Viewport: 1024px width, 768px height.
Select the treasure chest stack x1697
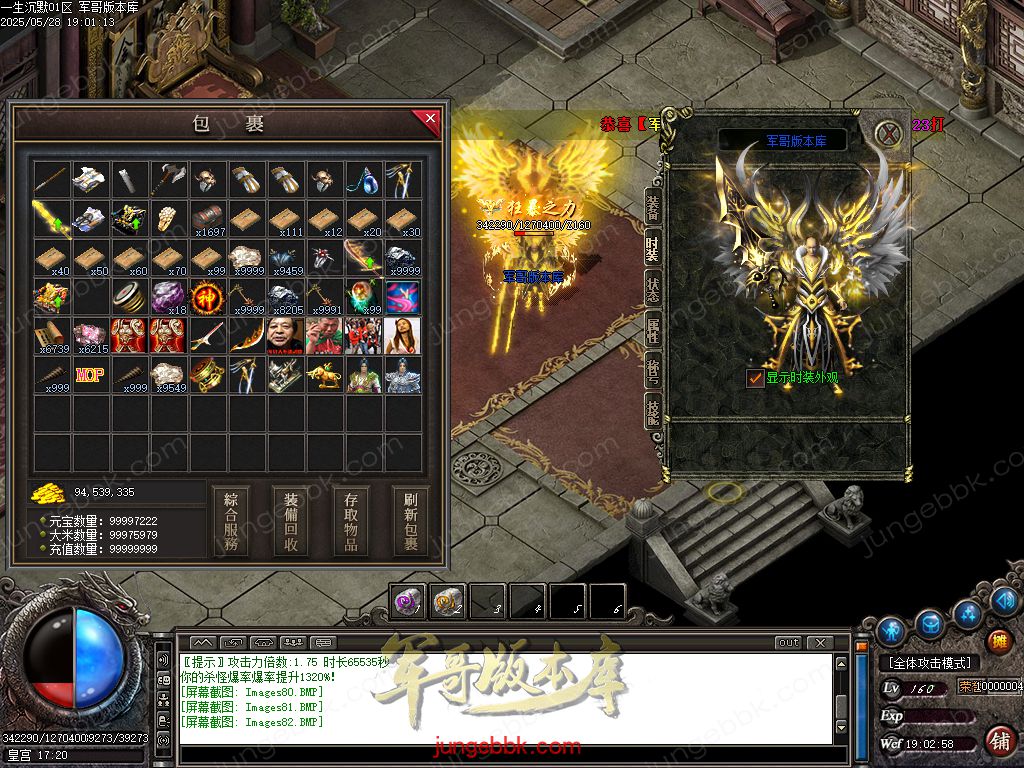tap(208, 219)
